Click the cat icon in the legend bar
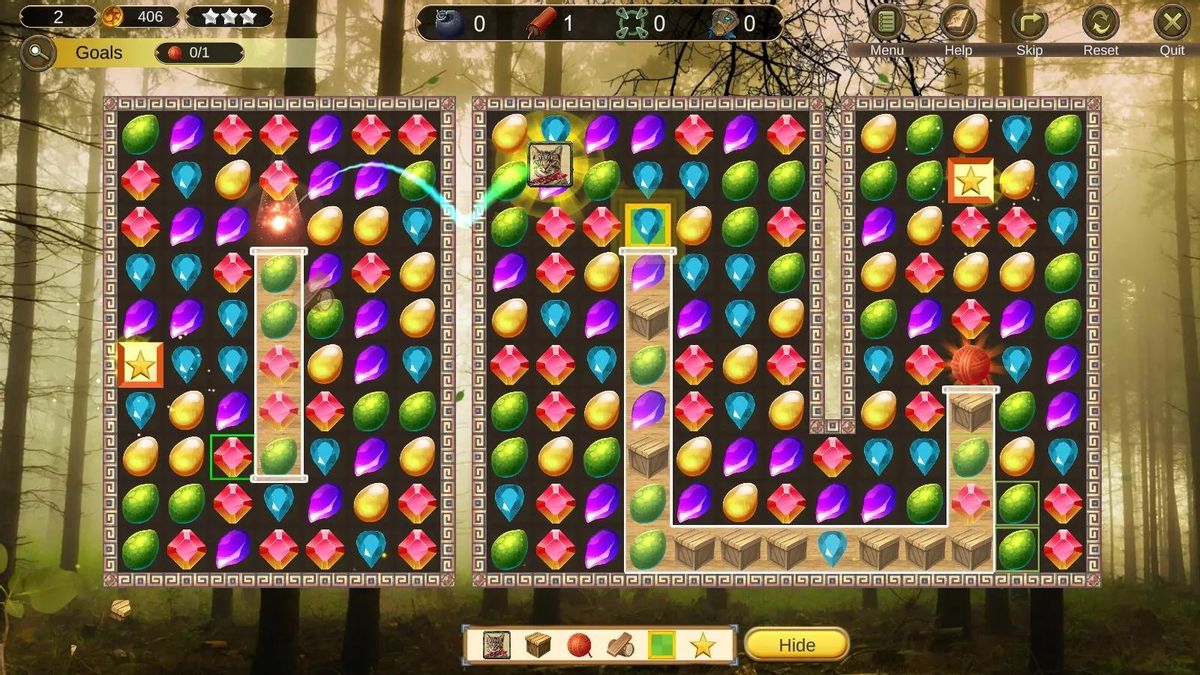The width and height of the screenshot is (1200, 675). pyautogui.click(x=496, y=645)
